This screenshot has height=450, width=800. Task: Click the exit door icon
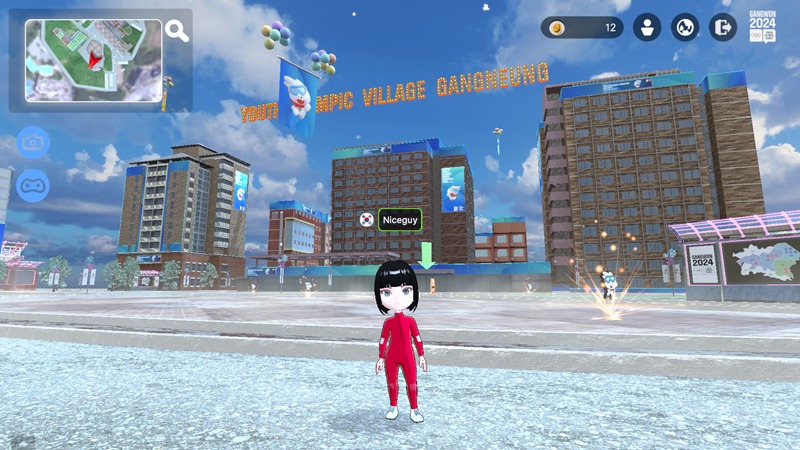pos(722,28)
